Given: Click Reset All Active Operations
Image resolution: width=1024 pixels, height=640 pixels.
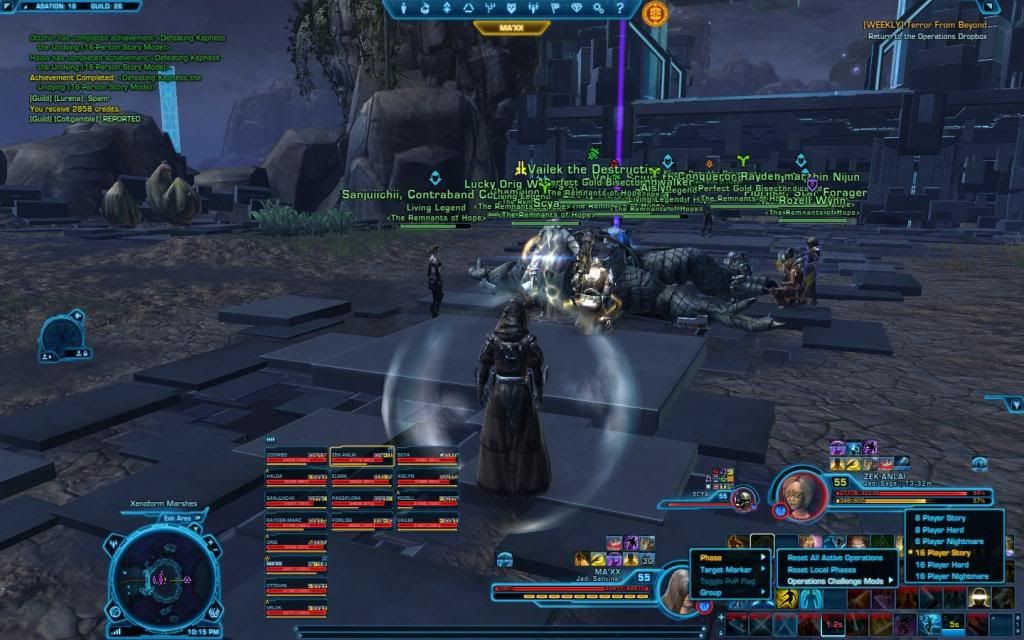Looking at the screenshot, I should [x=835, y=557].
